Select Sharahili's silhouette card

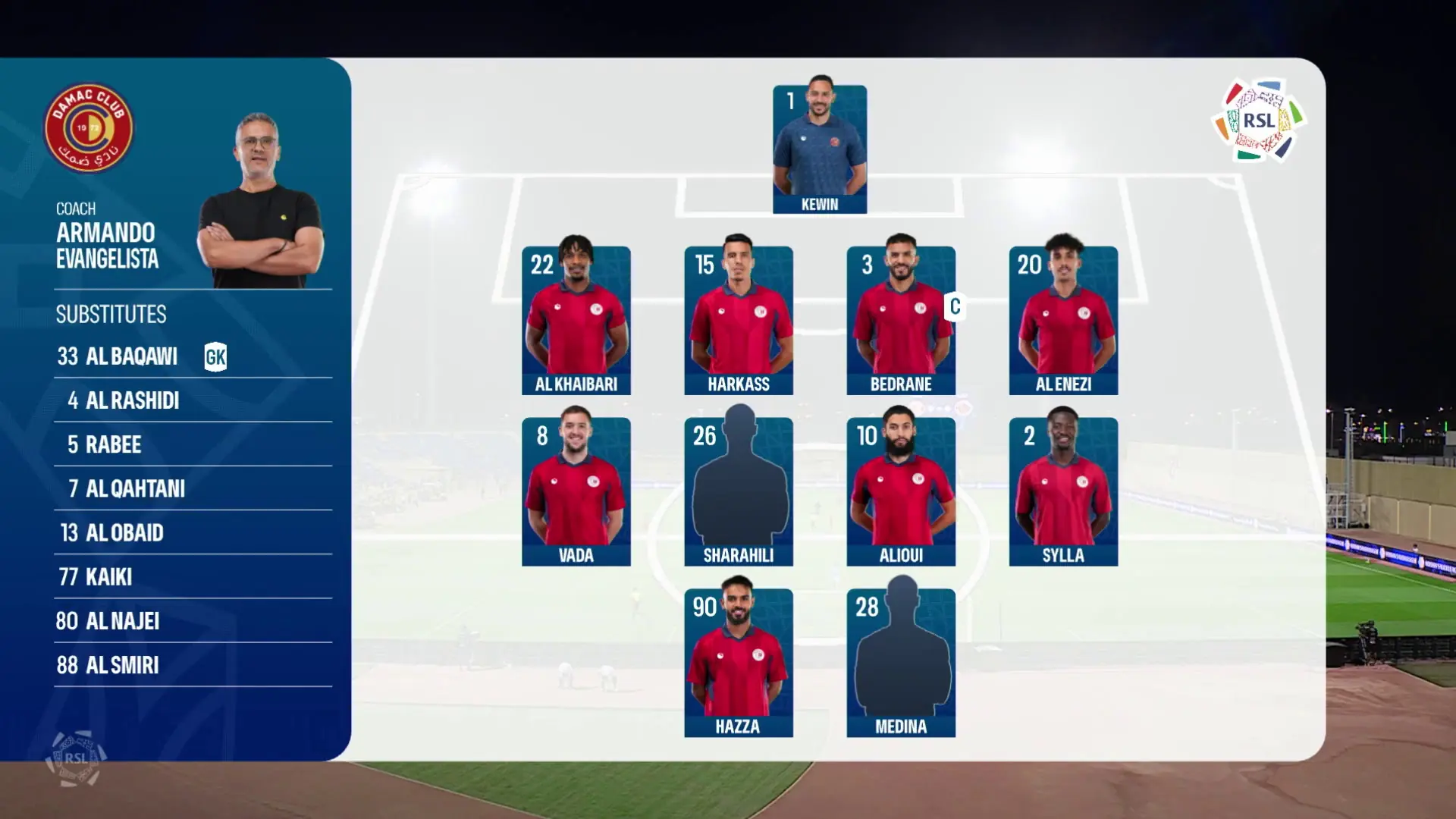(739, 491)
